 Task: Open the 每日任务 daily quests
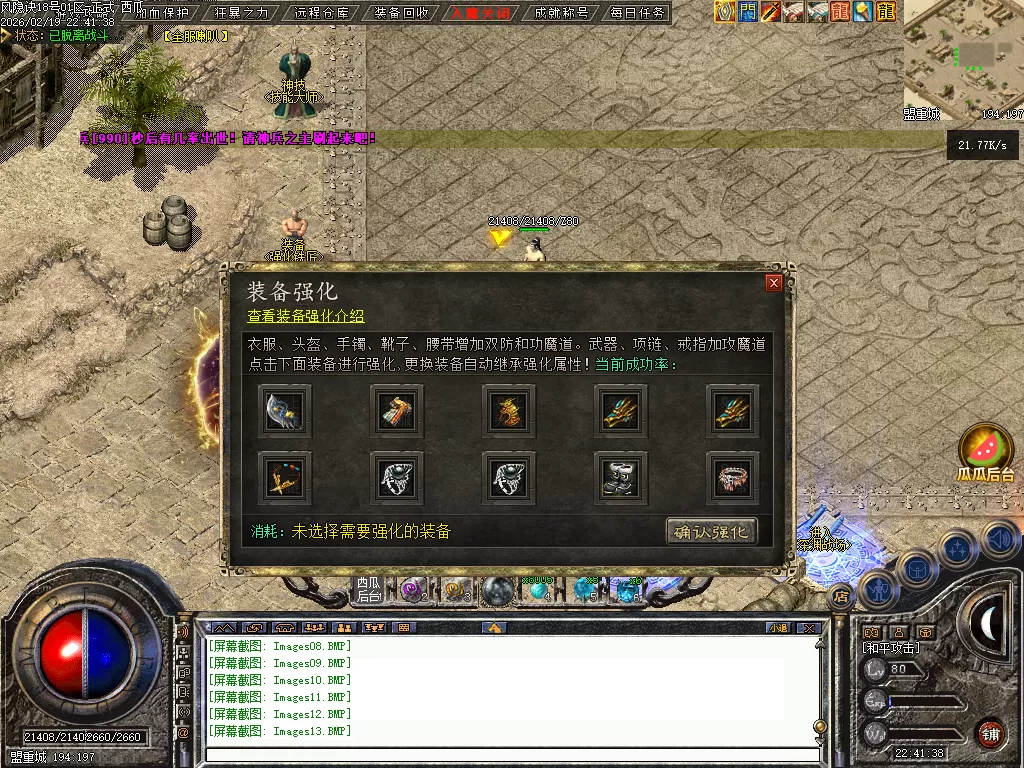(x=637, y=13)
